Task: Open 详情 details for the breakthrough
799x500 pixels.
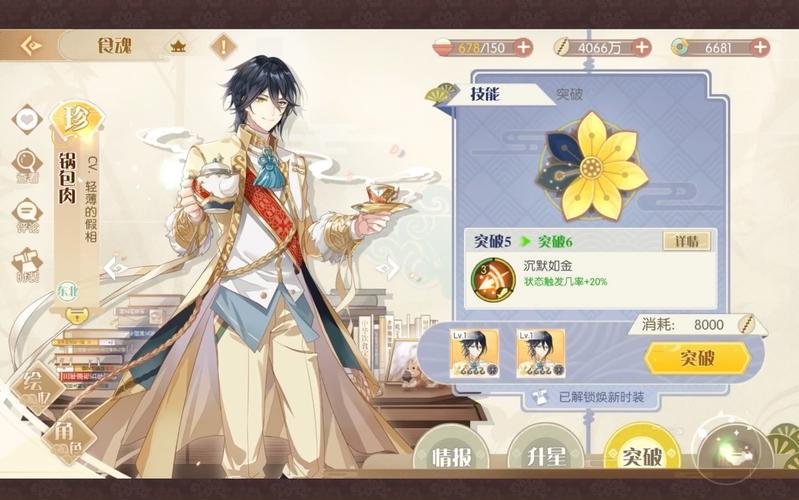Action: [687, 241]
